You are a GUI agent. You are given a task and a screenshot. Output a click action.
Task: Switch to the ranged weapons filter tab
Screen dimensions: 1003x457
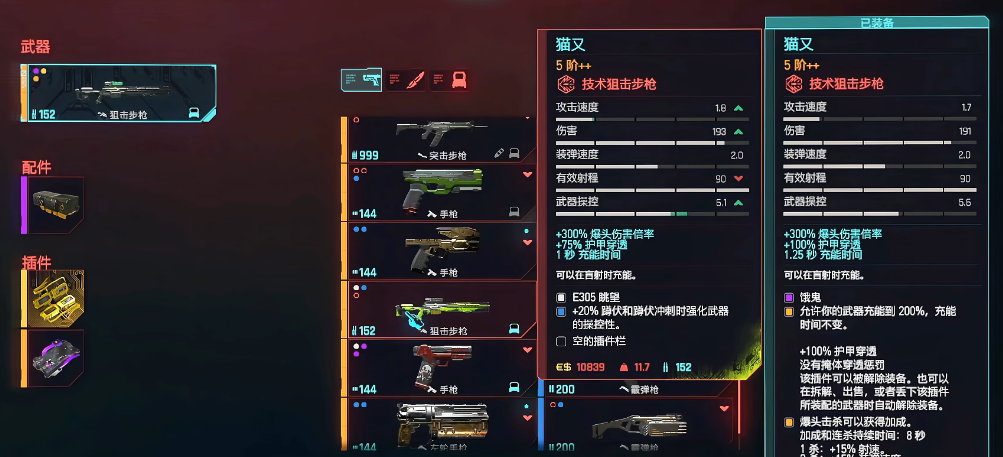[x=361, y=80]
